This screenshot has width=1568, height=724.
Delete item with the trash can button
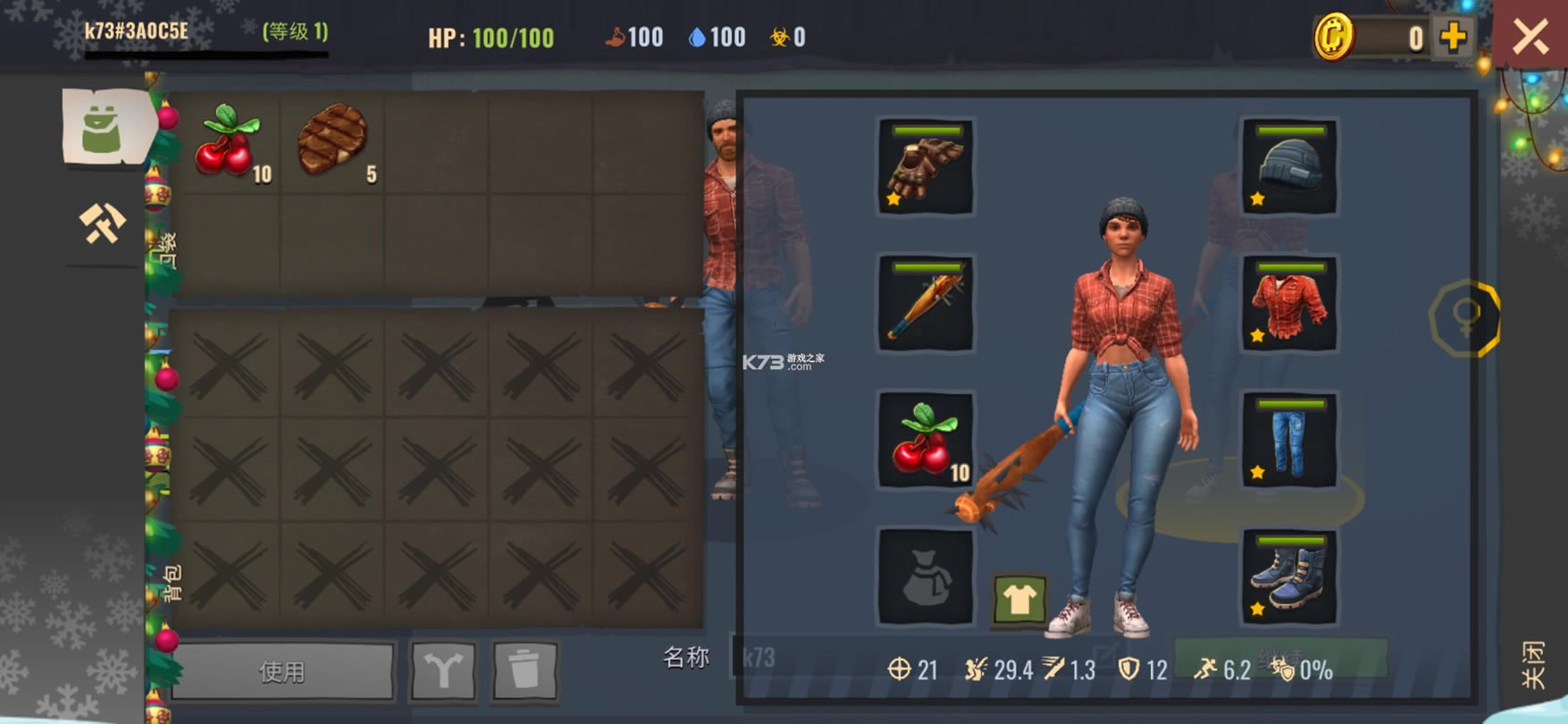[x=524, y=670]
